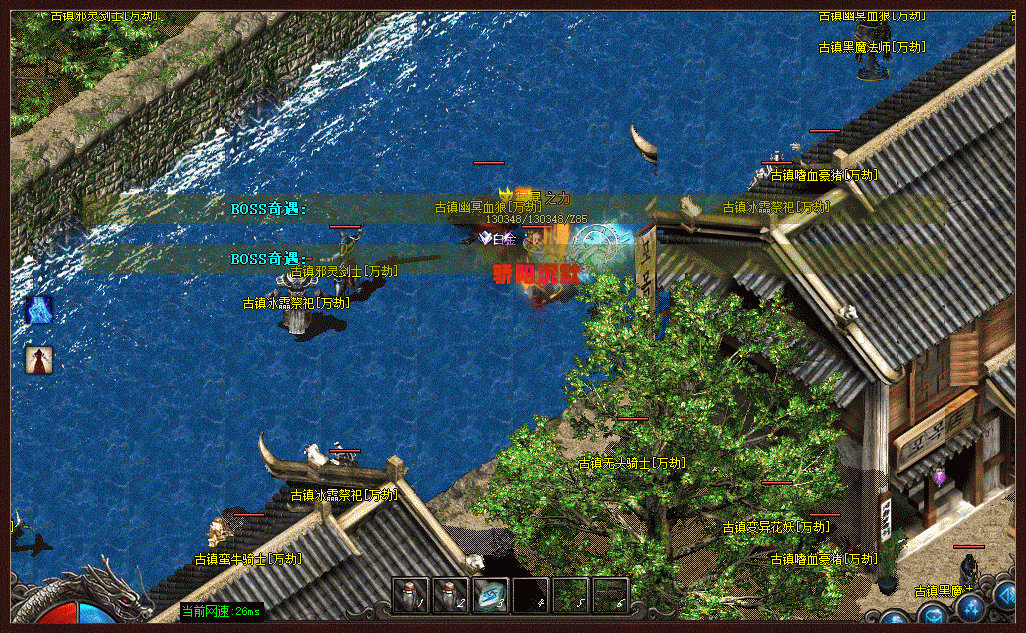Activate the blue lightning skill icon
Viewport: 1026px width, 633px height.
tap(39, 310)
